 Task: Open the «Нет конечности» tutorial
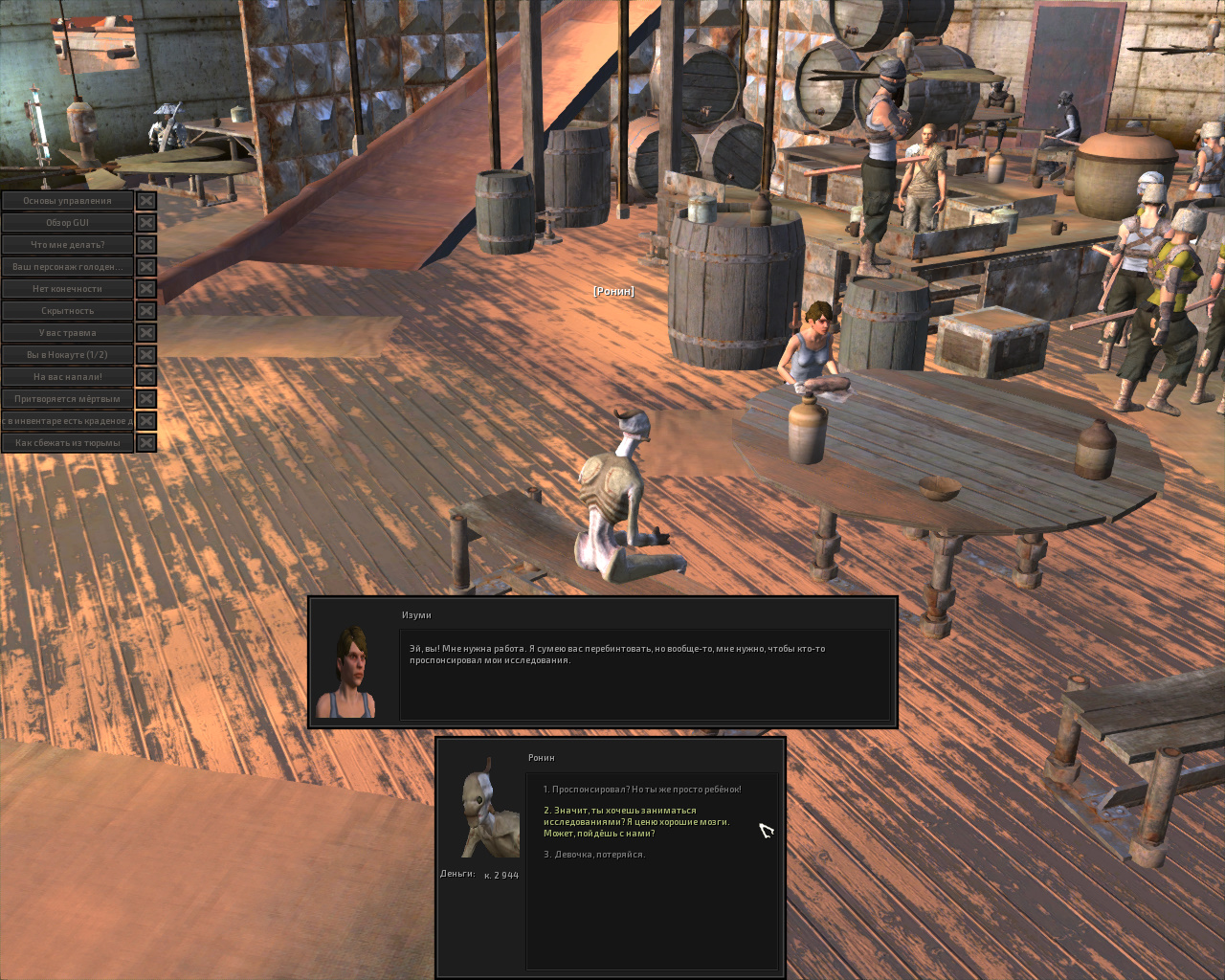67,289
